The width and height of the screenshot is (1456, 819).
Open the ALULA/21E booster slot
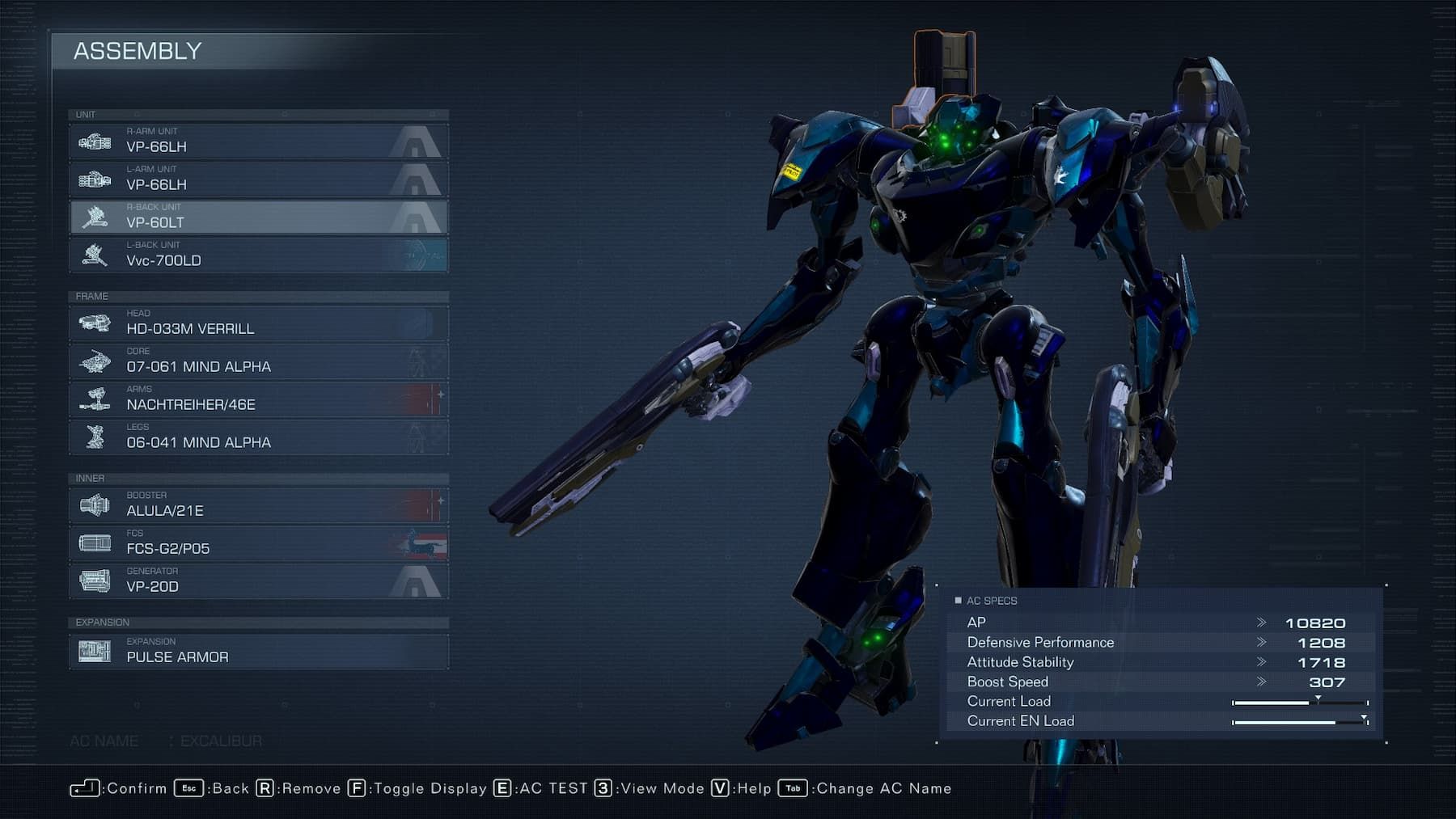[259, 505]
